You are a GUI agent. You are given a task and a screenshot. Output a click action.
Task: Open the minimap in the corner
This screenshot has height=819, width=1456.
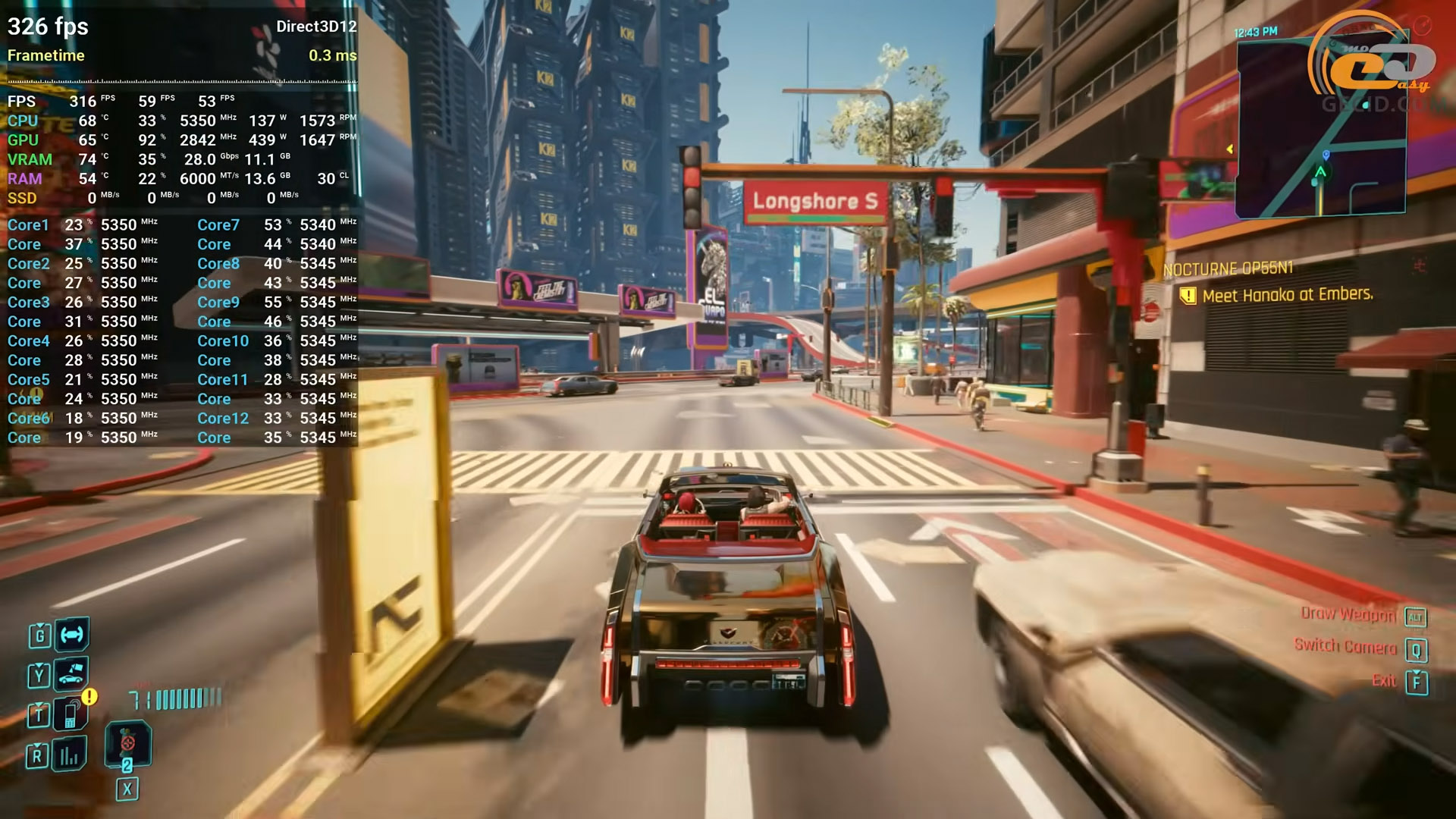(x=1320, y=127)
